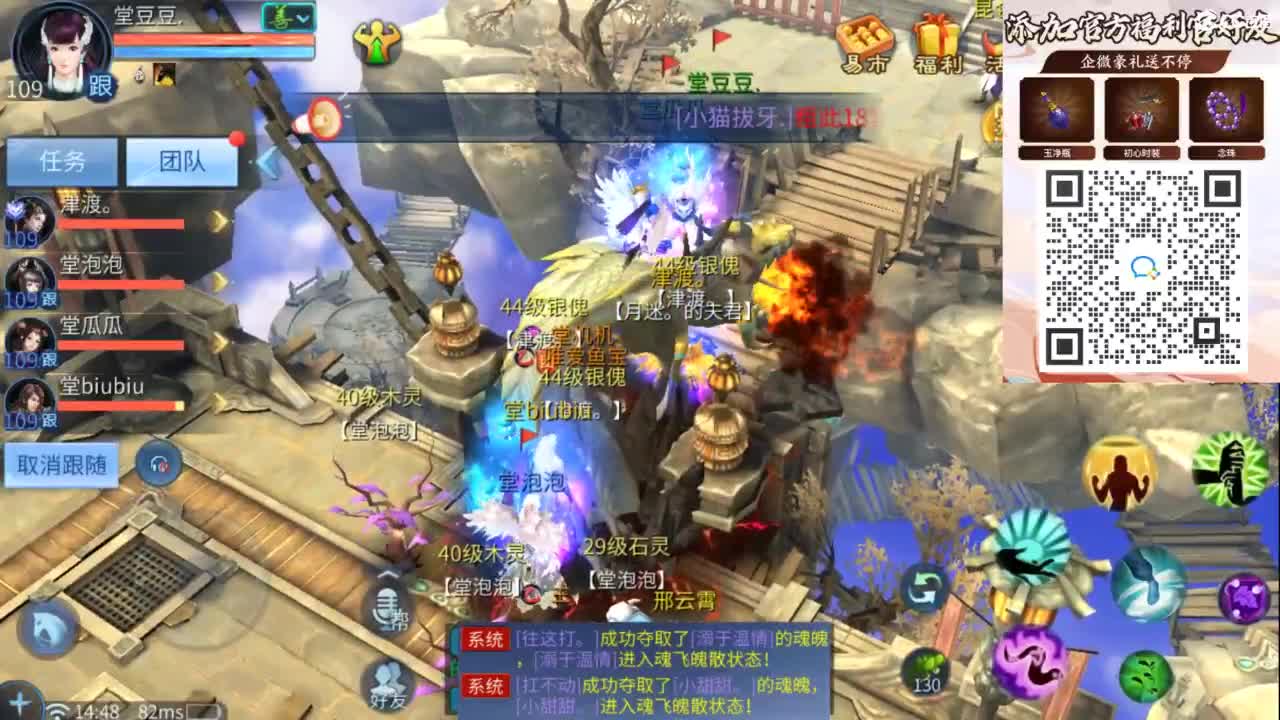Screen dimensions: 1280x720
Task: Cast the green leaf skill orb
Action: pyautogui.click(x=1145, y=676)
